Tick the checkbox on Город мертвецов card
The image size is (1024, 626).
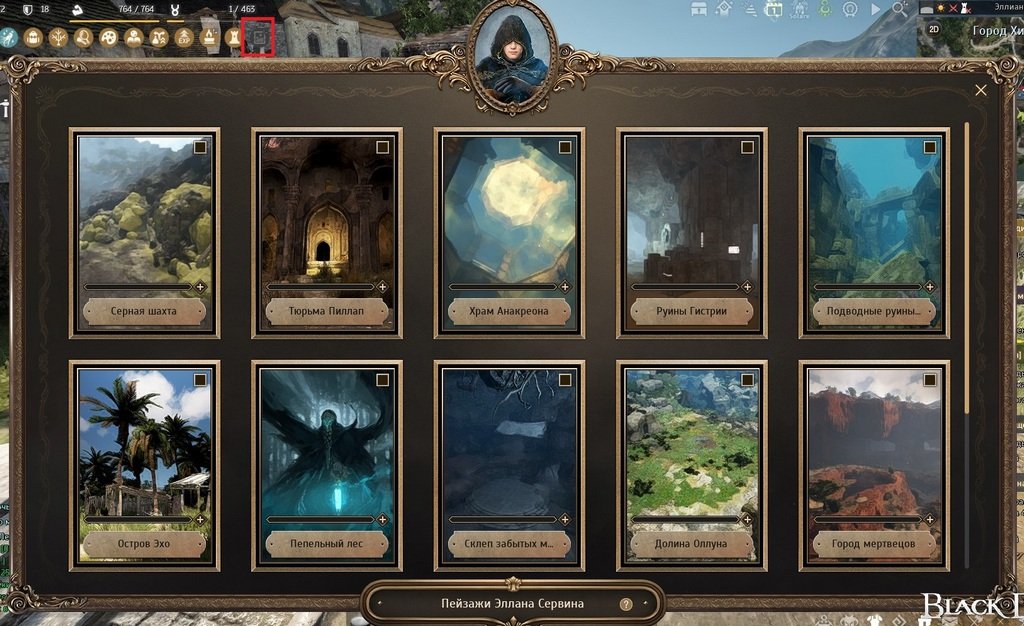click(930, 380)
